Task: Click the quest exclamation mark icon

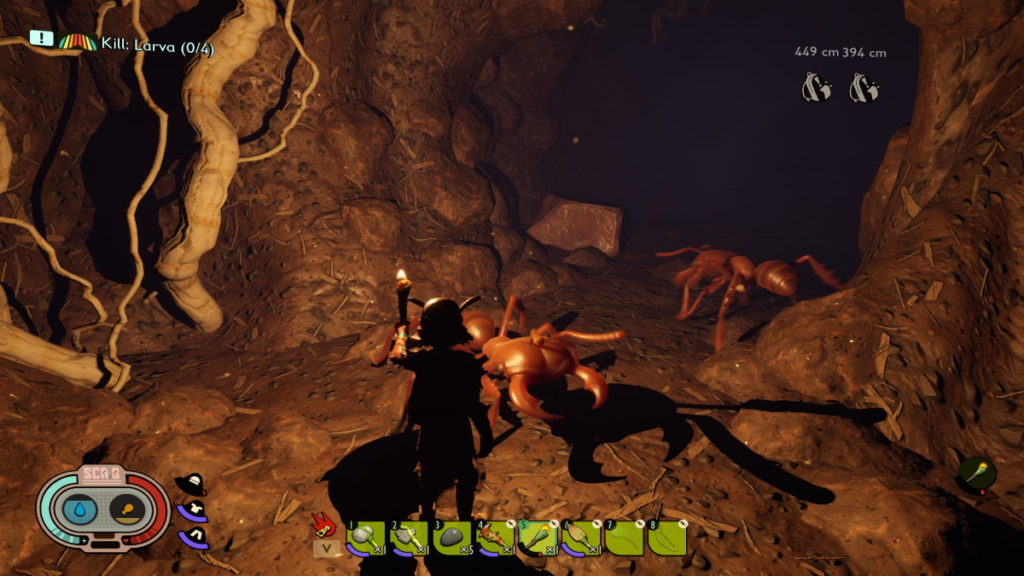Action: click(40, 38)
